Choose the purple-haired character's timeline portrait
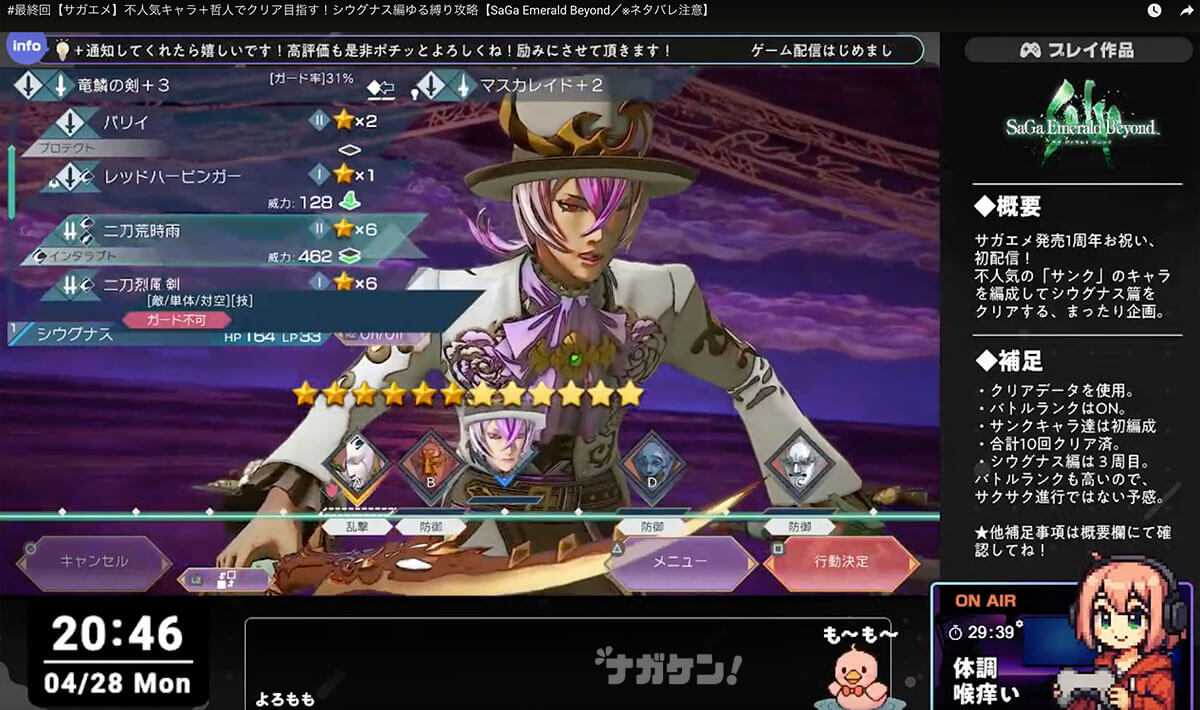1200x710 pixels. coord(501,450)
